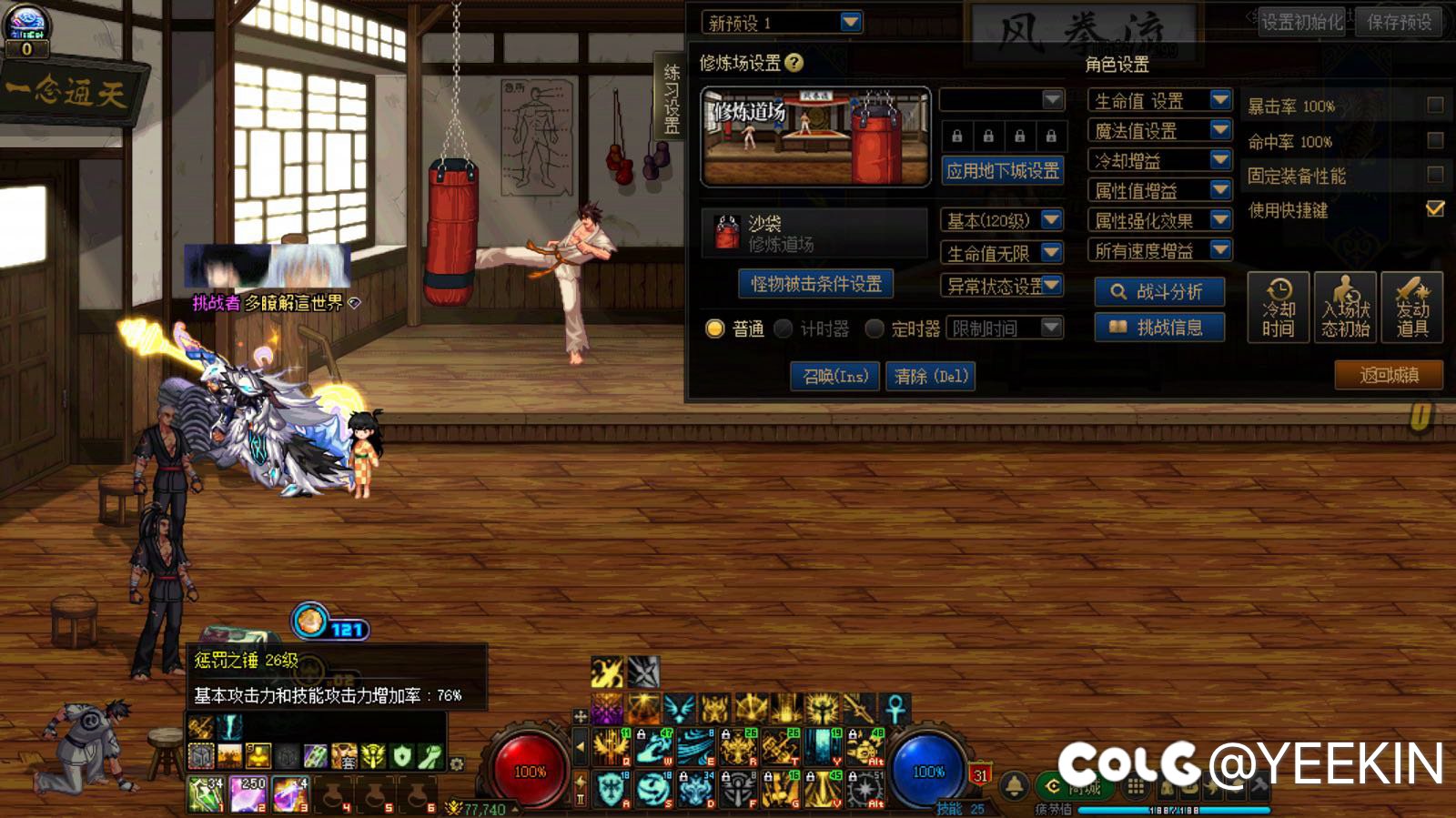Click the 修炼道场 preview thumbnail
1456x818 pixels.
pos(814,135)
